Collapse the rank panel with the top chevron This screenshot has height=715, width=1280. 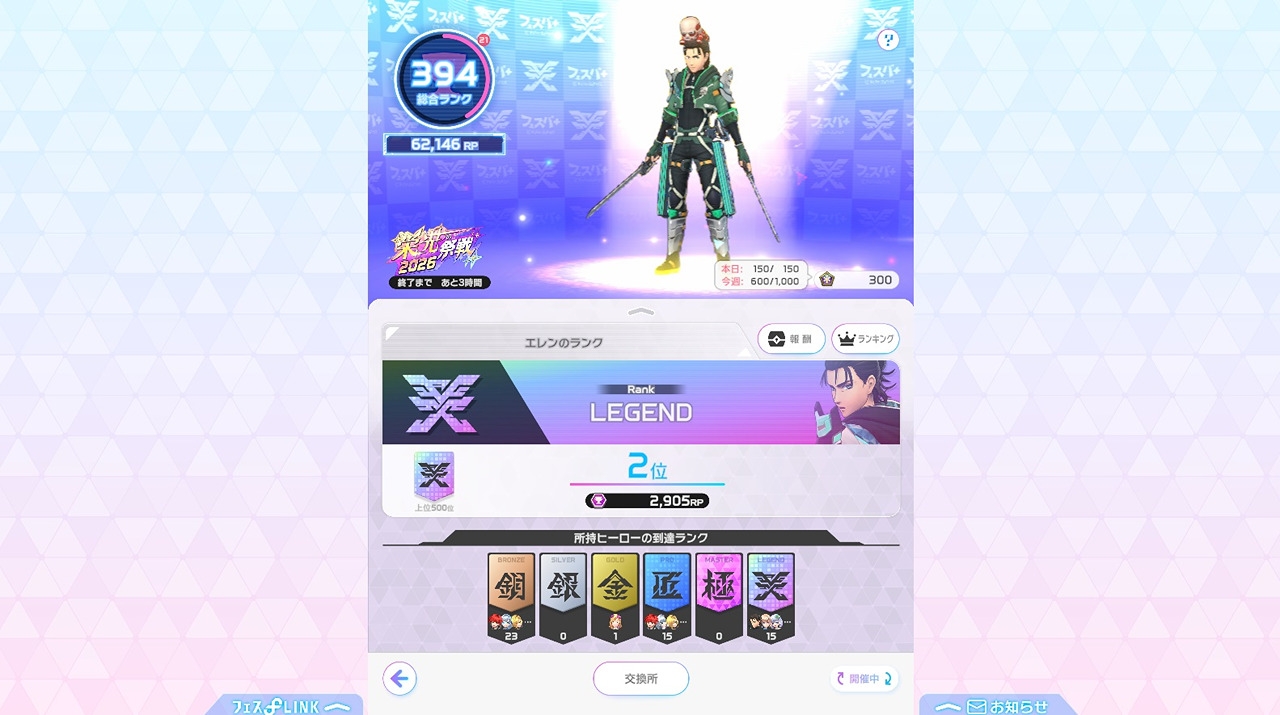point(640,312)
